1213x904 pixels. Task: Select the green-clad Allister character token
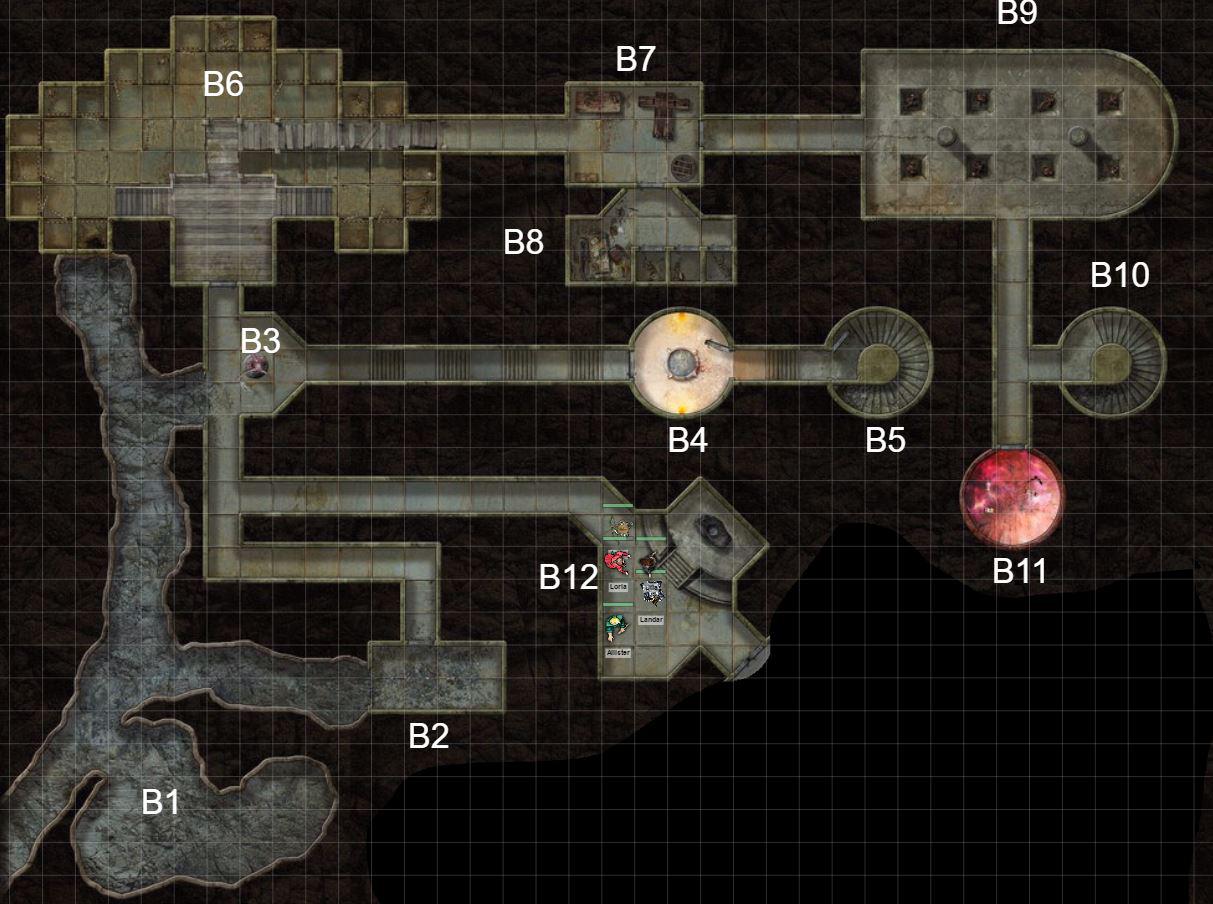[x=617, y=627]
